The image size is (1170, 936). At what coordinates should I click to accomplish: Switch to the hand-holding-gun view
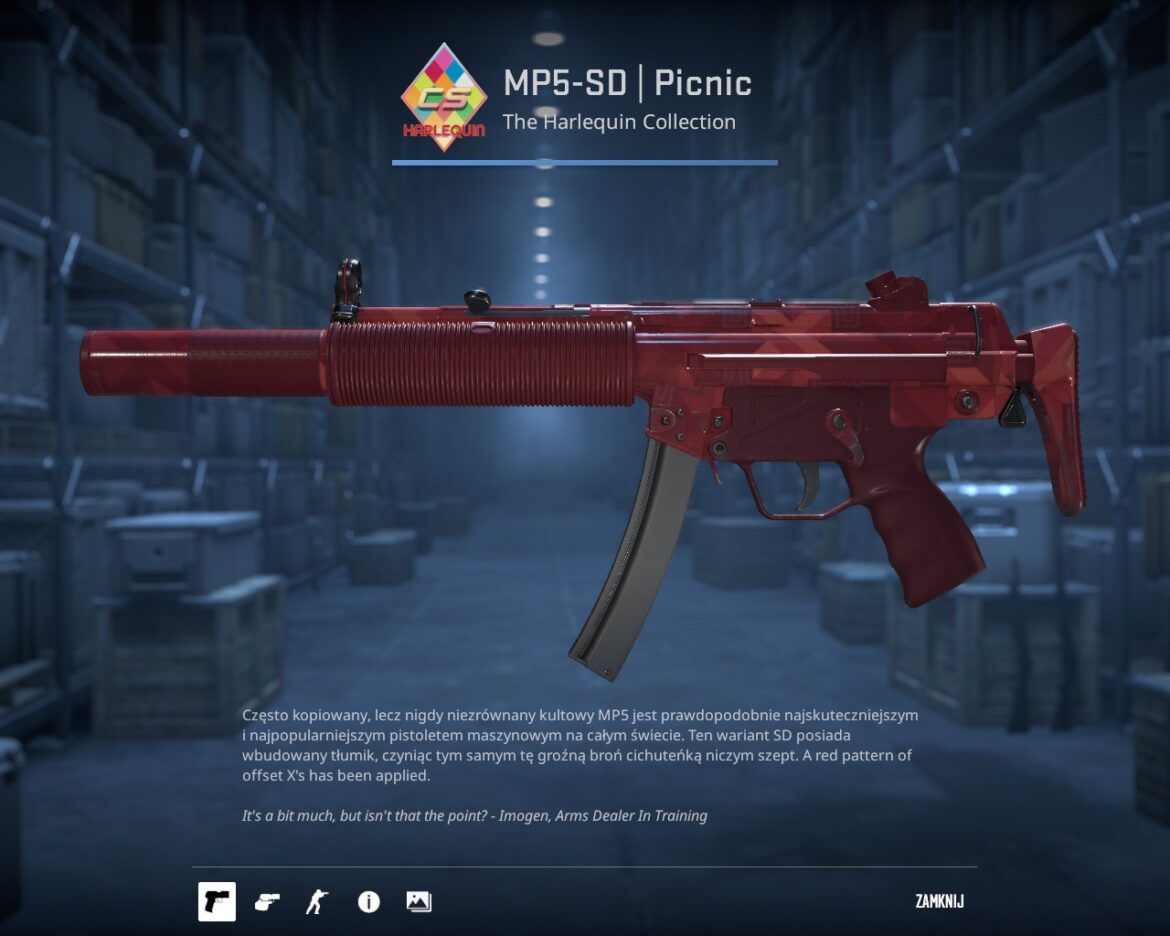pos(267,902)
